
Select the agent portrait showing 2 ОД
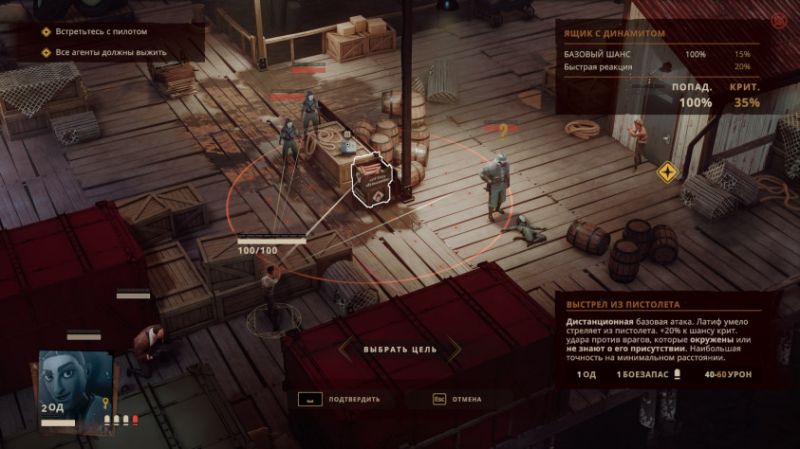tap(70, 381)
